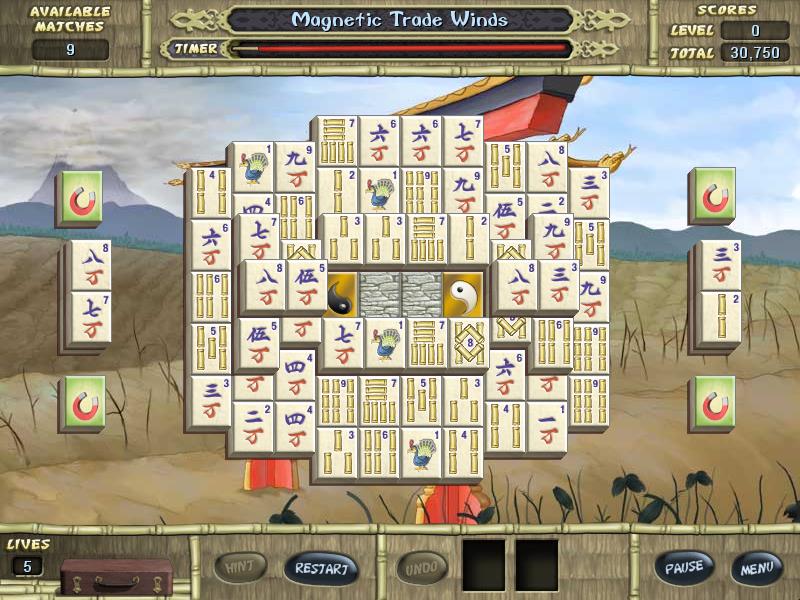The height and width of the screenshot is (600, 800).
Task: Open the brown suitcase
Action: 116,575
